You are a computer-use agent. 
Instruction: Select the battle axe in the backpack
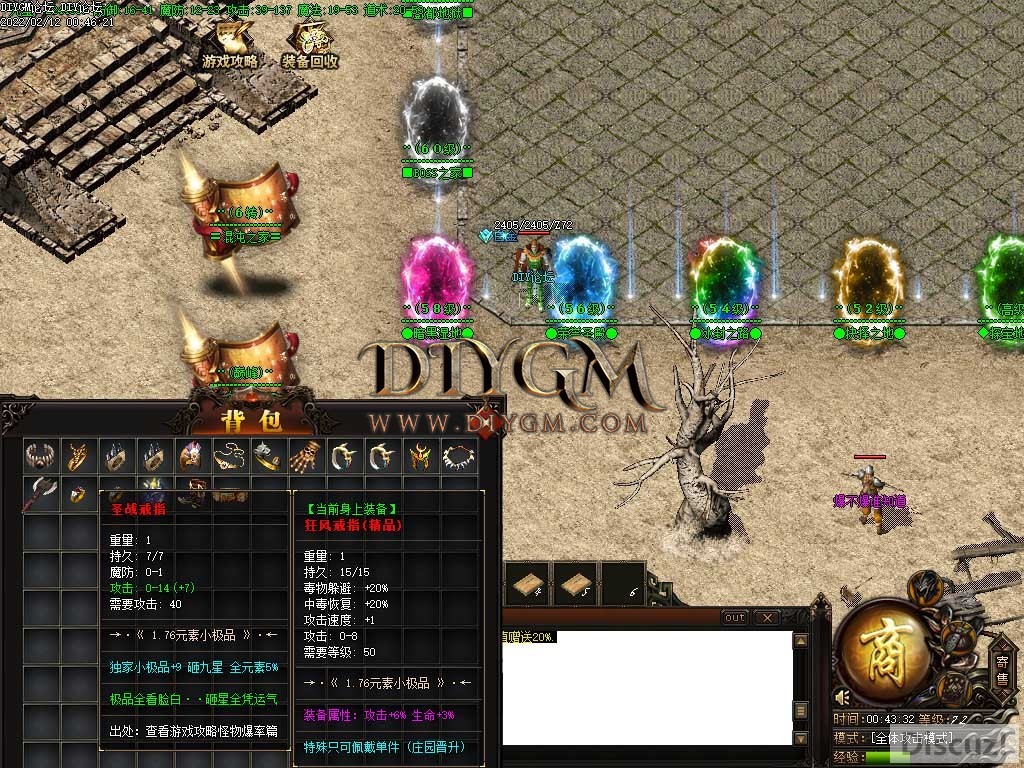(x=40, y=494)
